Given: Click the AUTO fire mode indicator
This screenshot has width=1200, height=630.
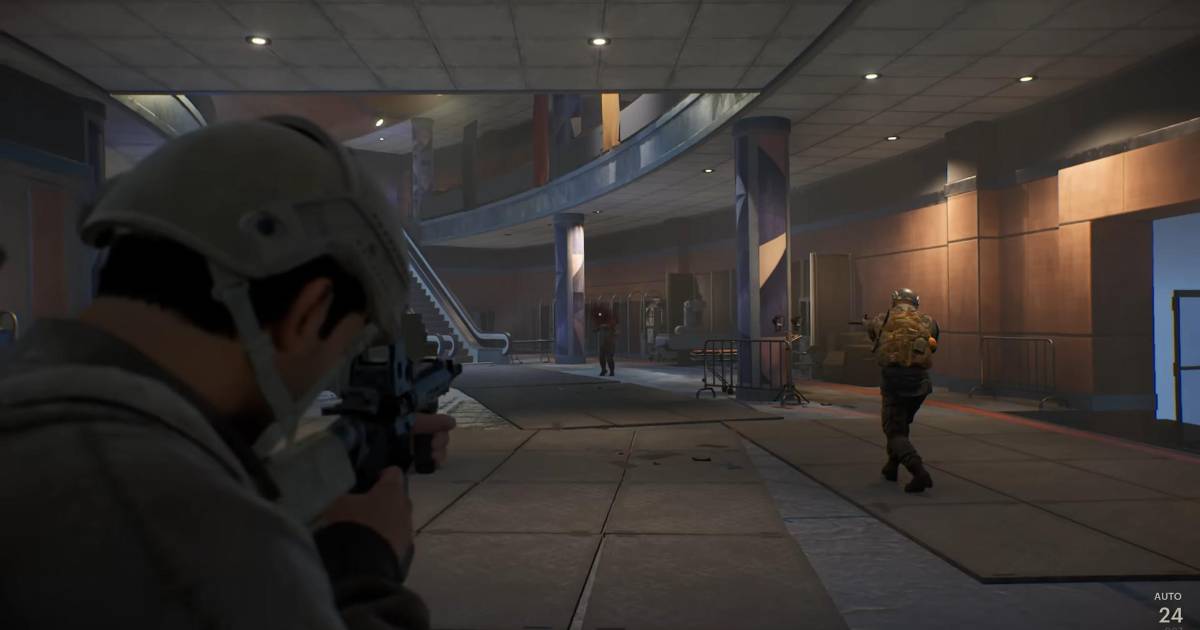Looking at the screenshot, I should click(x=1168, y=596).
